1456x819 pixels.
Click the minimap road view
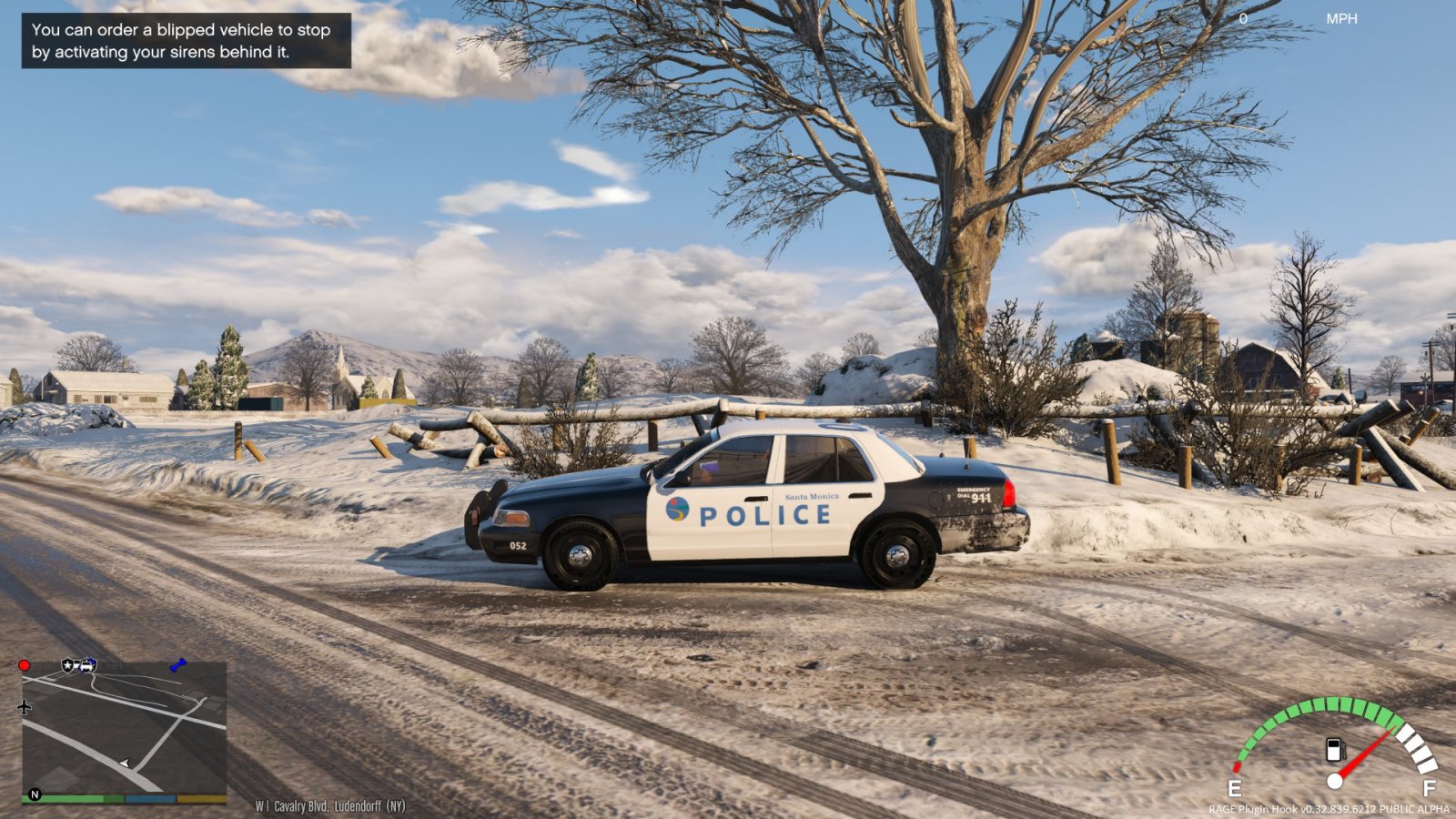coord(125,728)
